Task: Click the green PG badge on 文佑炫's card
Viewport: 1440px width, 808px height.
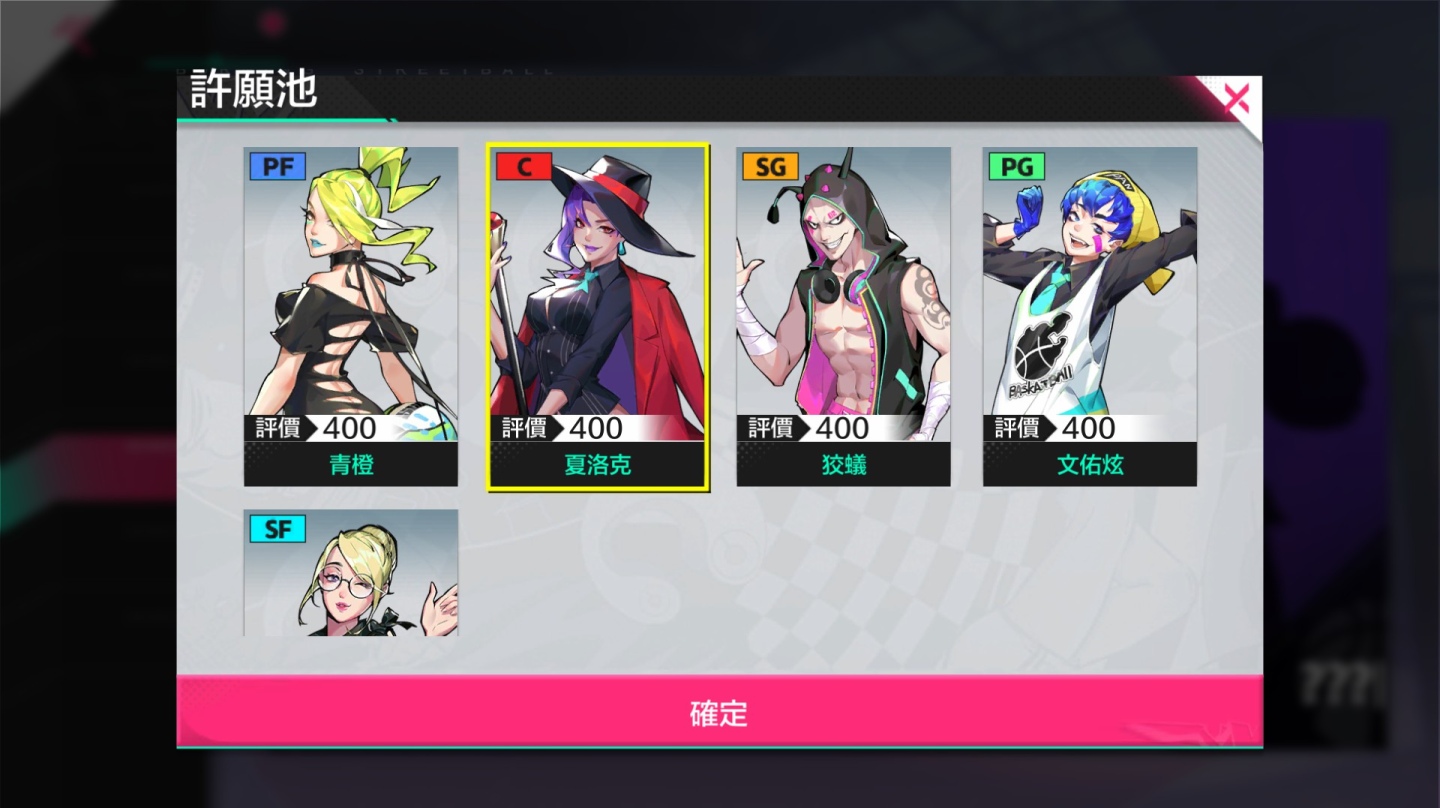Action: pyautogui.click(x=1016, y=167)
